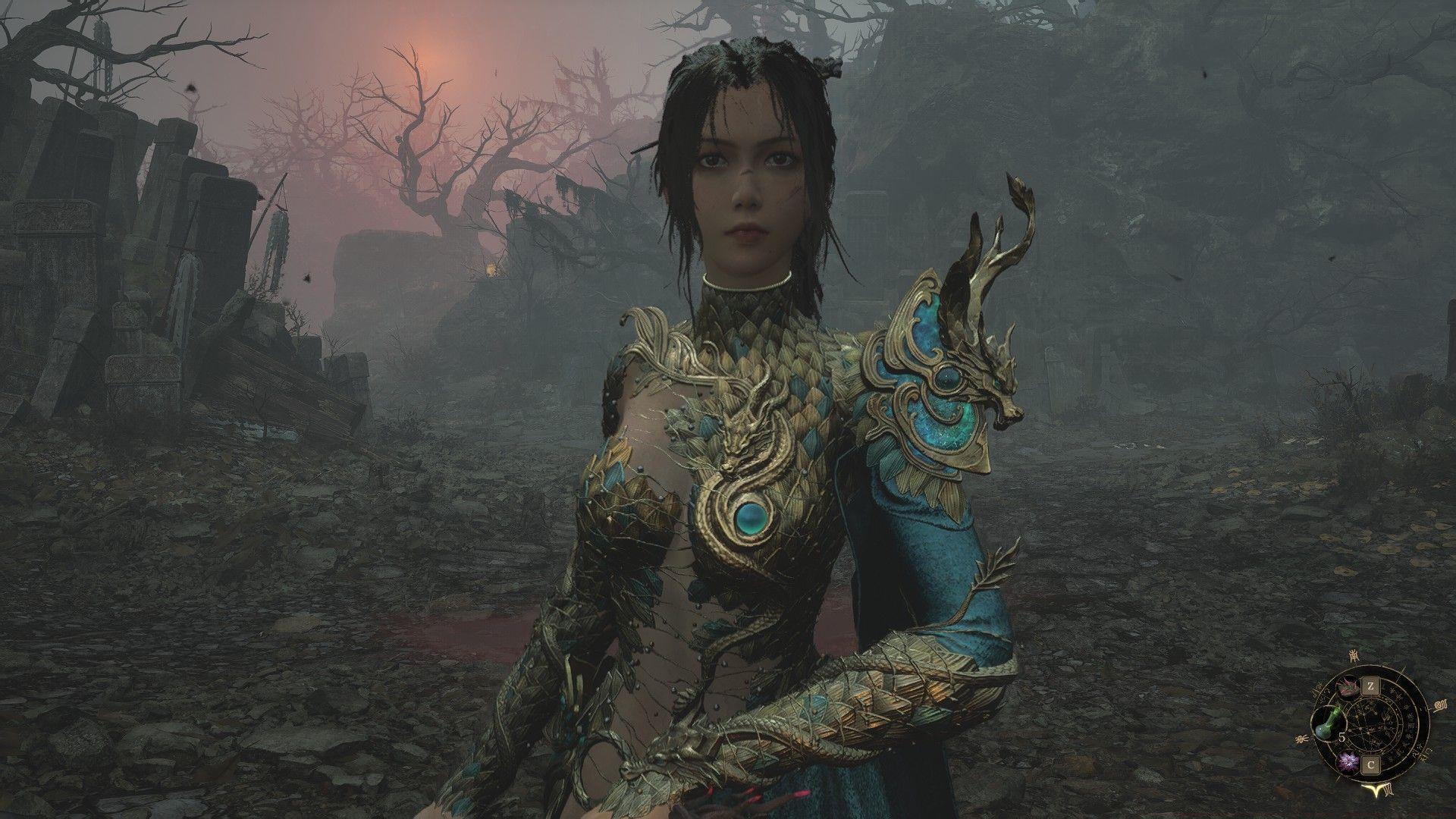Select the purple blossom item icon

(x=1348, y=761)
